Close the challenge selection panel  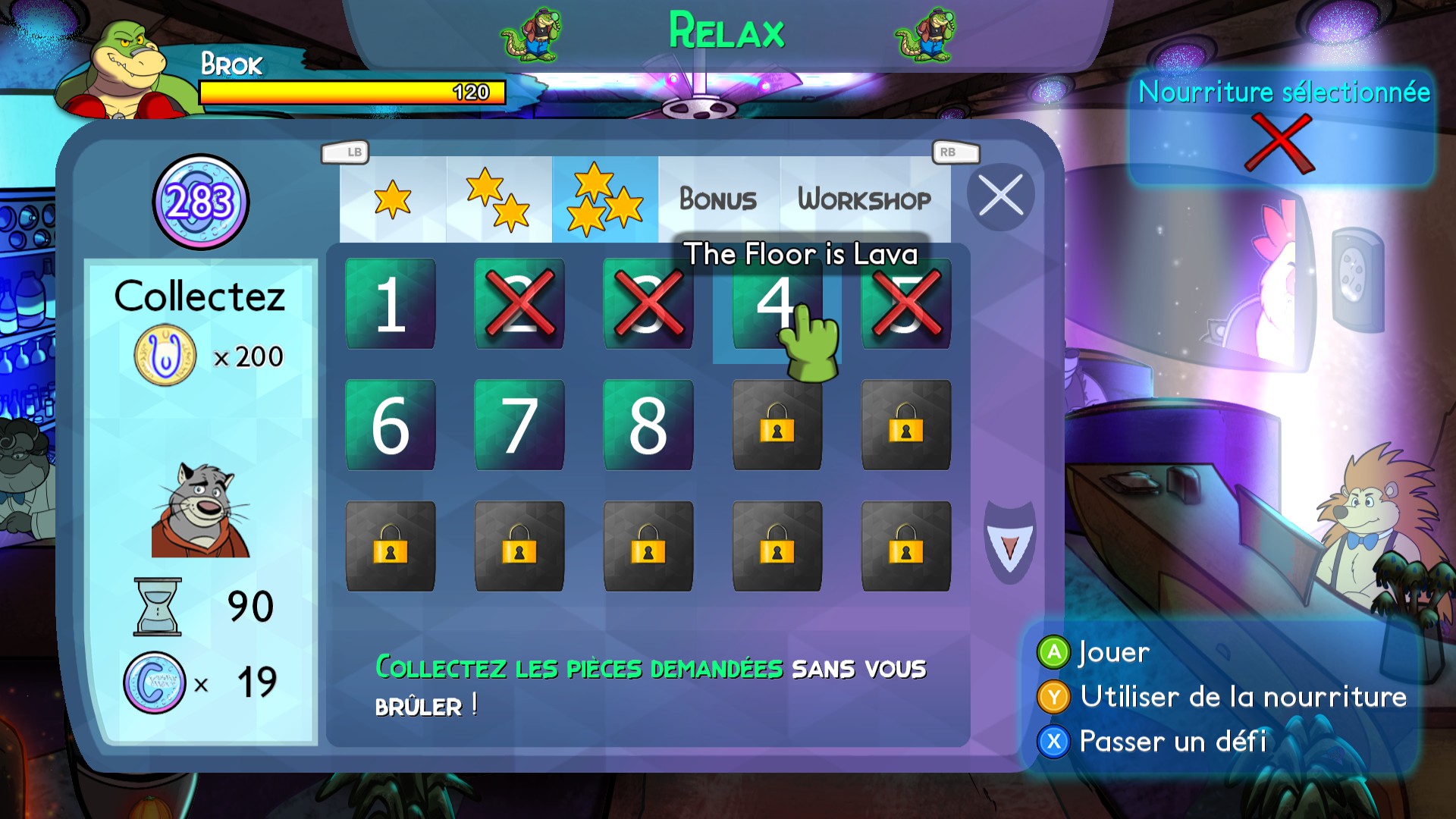(1001, 196)
